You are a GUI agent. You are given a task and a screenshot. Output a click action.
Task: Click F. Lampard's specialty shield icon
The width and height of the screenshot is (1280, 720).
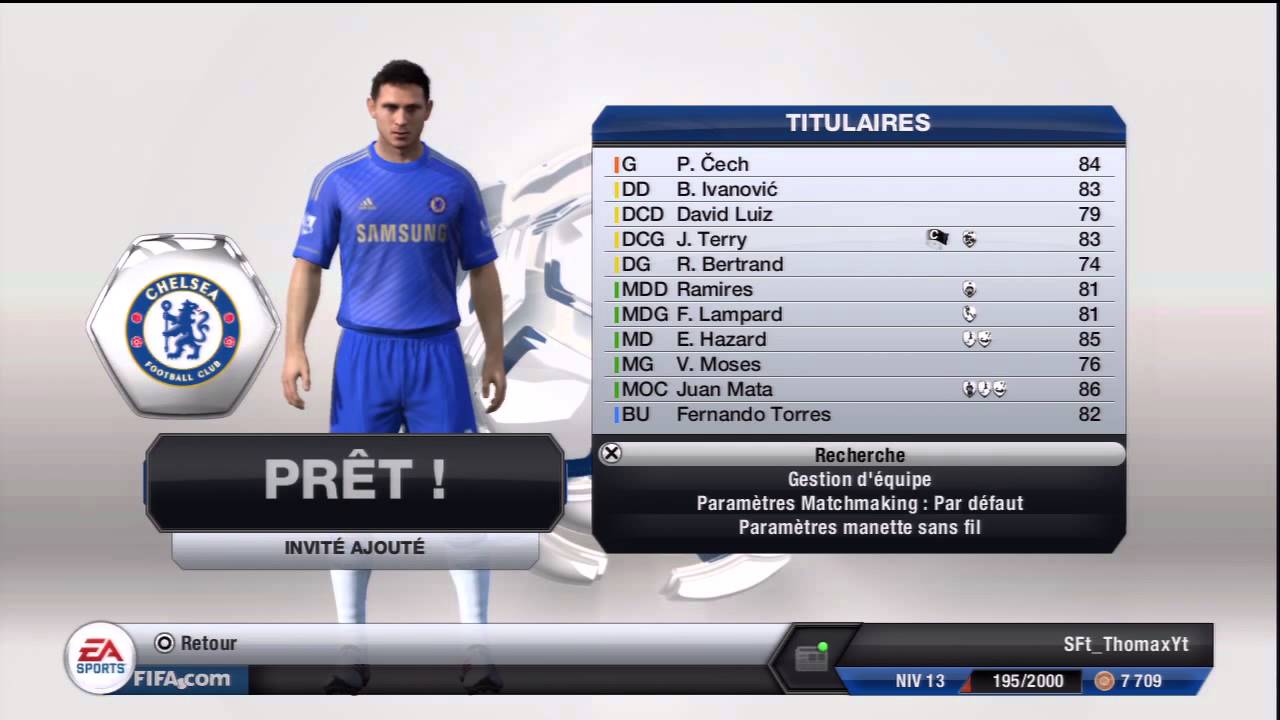click(x=966, y=314)
